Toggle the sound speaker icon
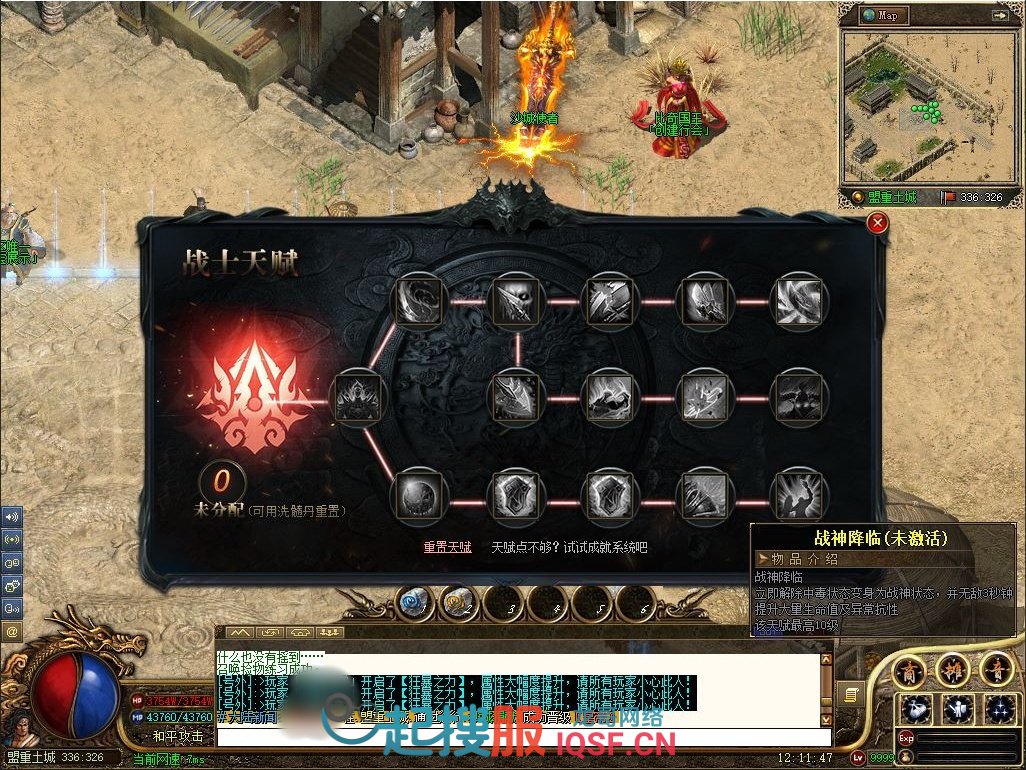The width and height of the screenshot is (1026, 770). [x=12, y=517]
